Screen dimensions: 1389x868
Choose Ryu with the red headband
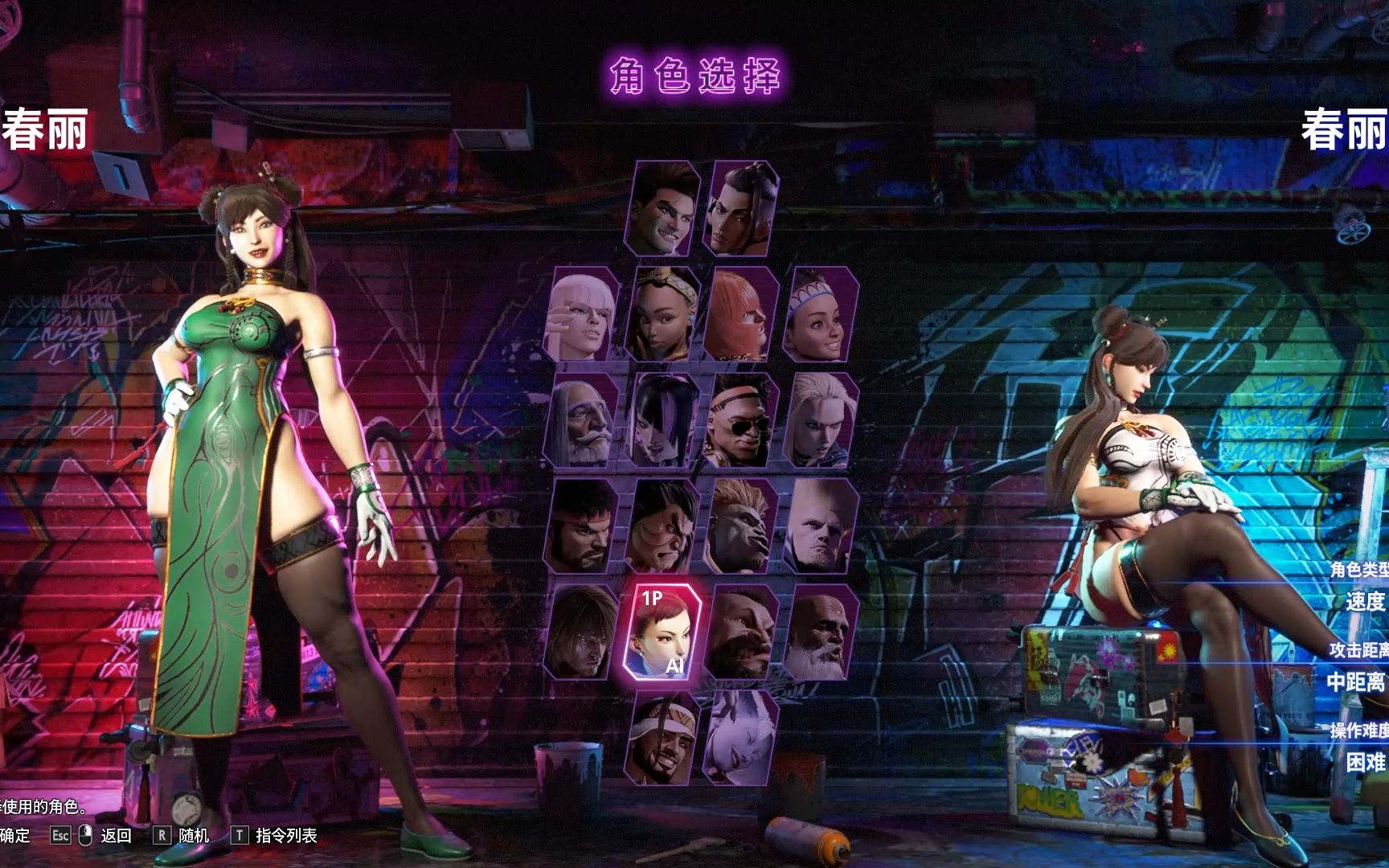[x=583, y=527]
